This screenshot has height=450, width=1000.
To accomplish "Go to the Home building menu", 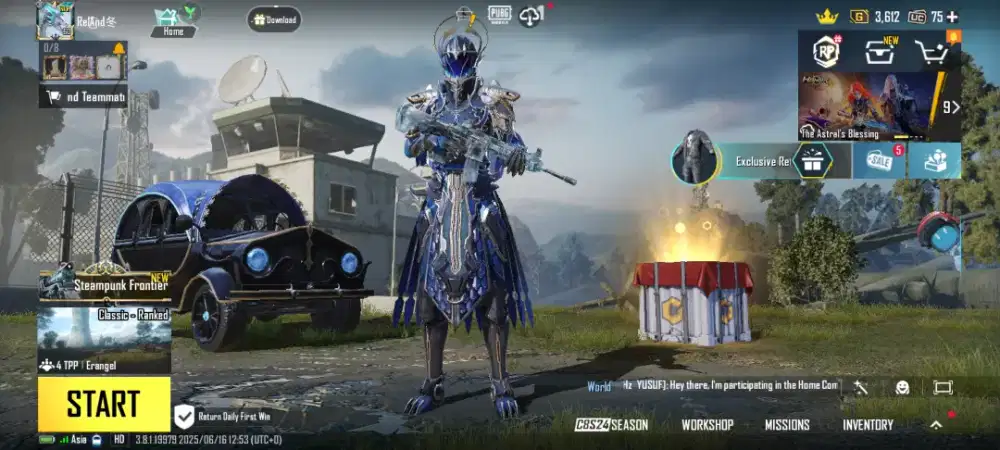I will (x=173, y=21).
